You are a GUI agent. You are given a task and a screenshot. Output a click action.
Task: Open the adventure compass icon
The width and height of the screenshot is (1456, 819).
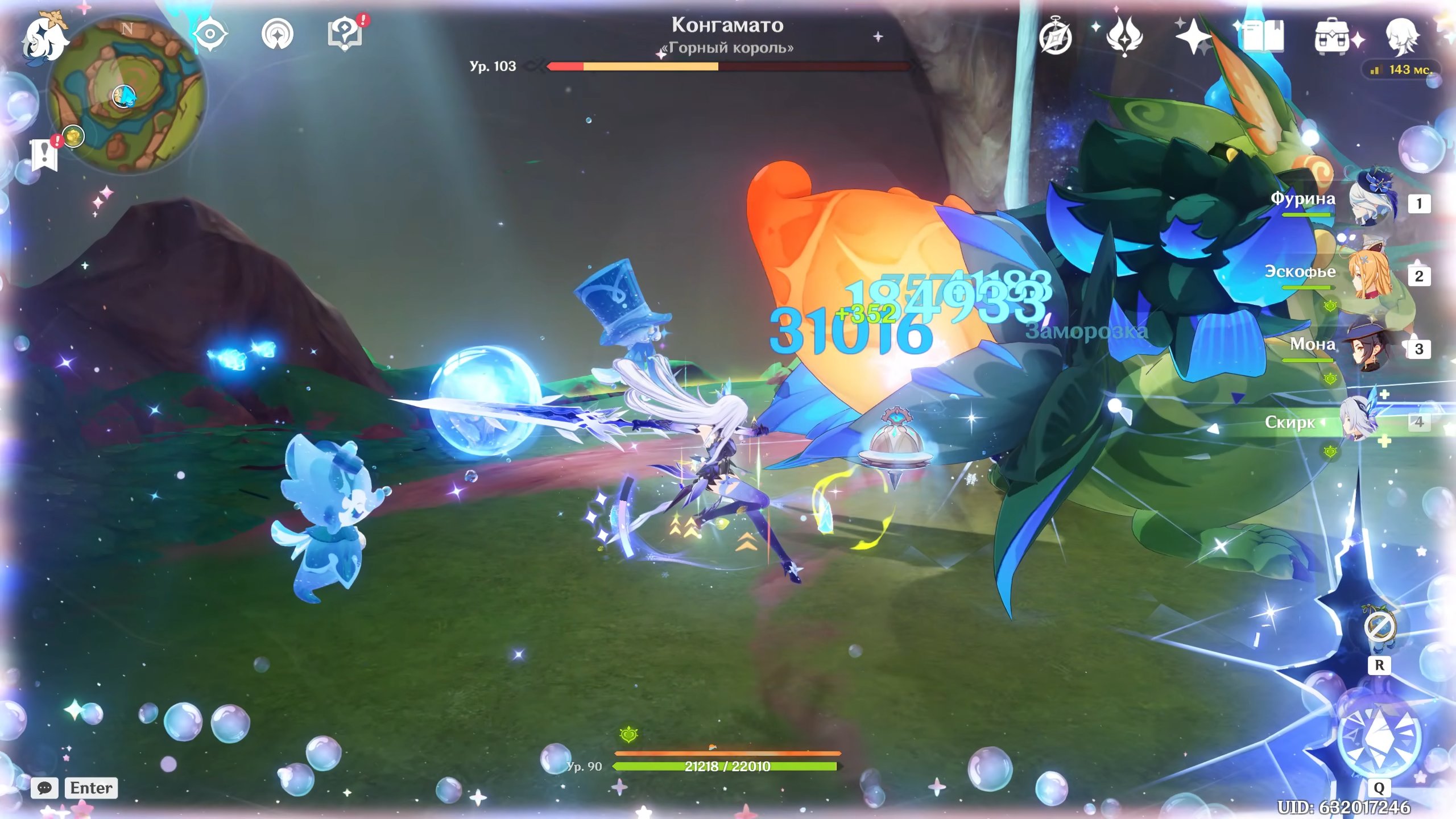[x=1056, y=36]
